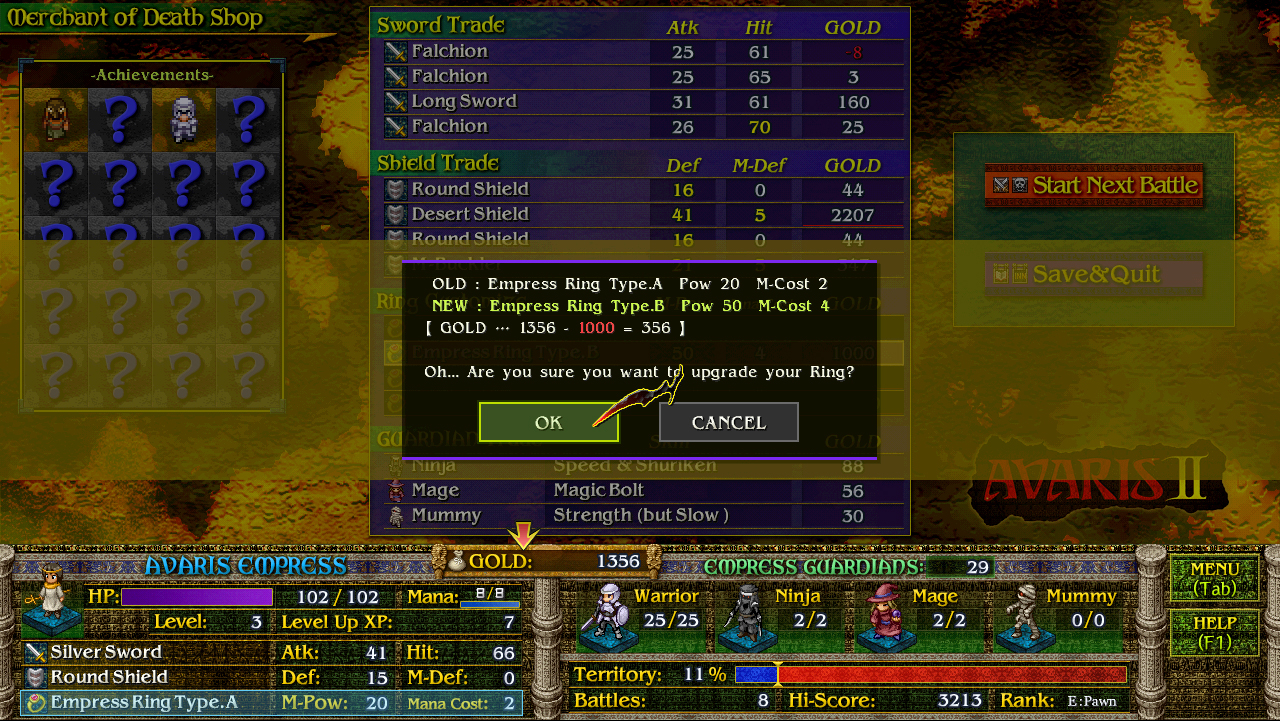Click the Save&Quit button
Image resolution: width=1280 pixels, height=721 pixels.
(1093, 272)
